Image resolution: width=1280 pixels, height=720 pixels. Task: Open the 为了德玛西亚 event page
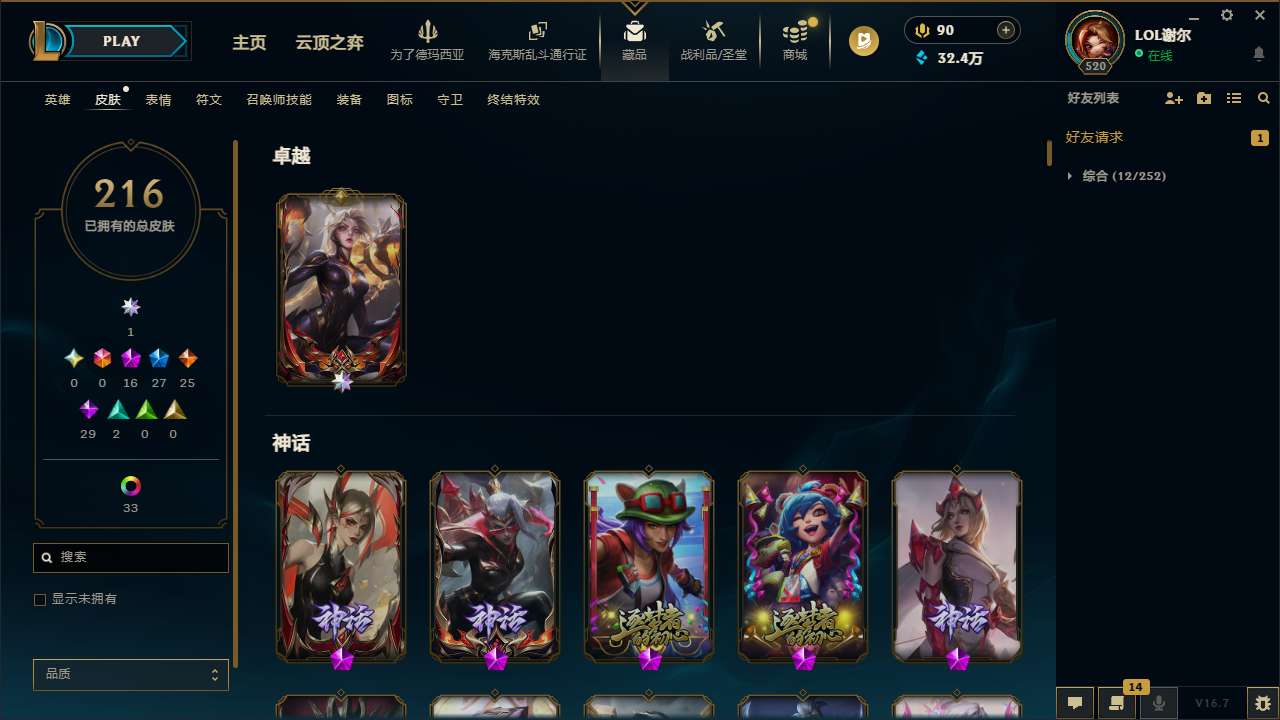[429, 40]
